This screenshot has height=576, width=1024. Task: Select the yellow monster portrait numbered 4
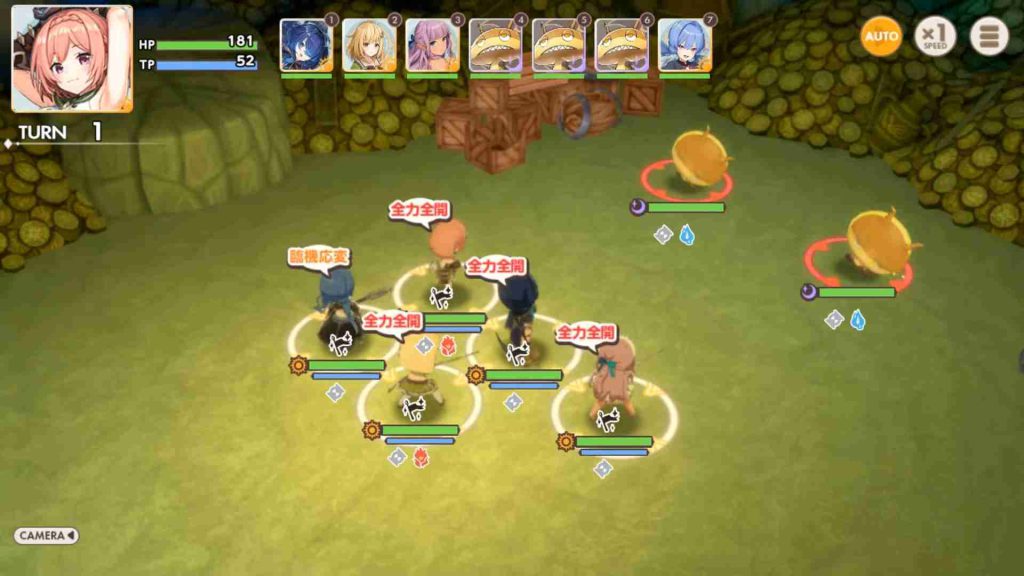[x=495, y=46]
